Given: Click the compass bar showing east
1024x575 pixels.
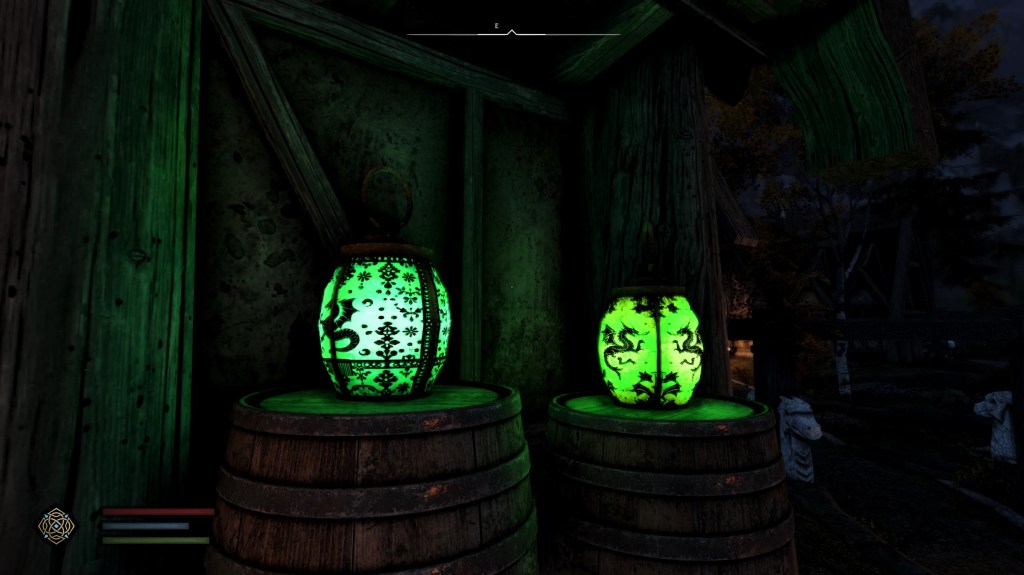Looking at the screenshot, I should point(512,30).
